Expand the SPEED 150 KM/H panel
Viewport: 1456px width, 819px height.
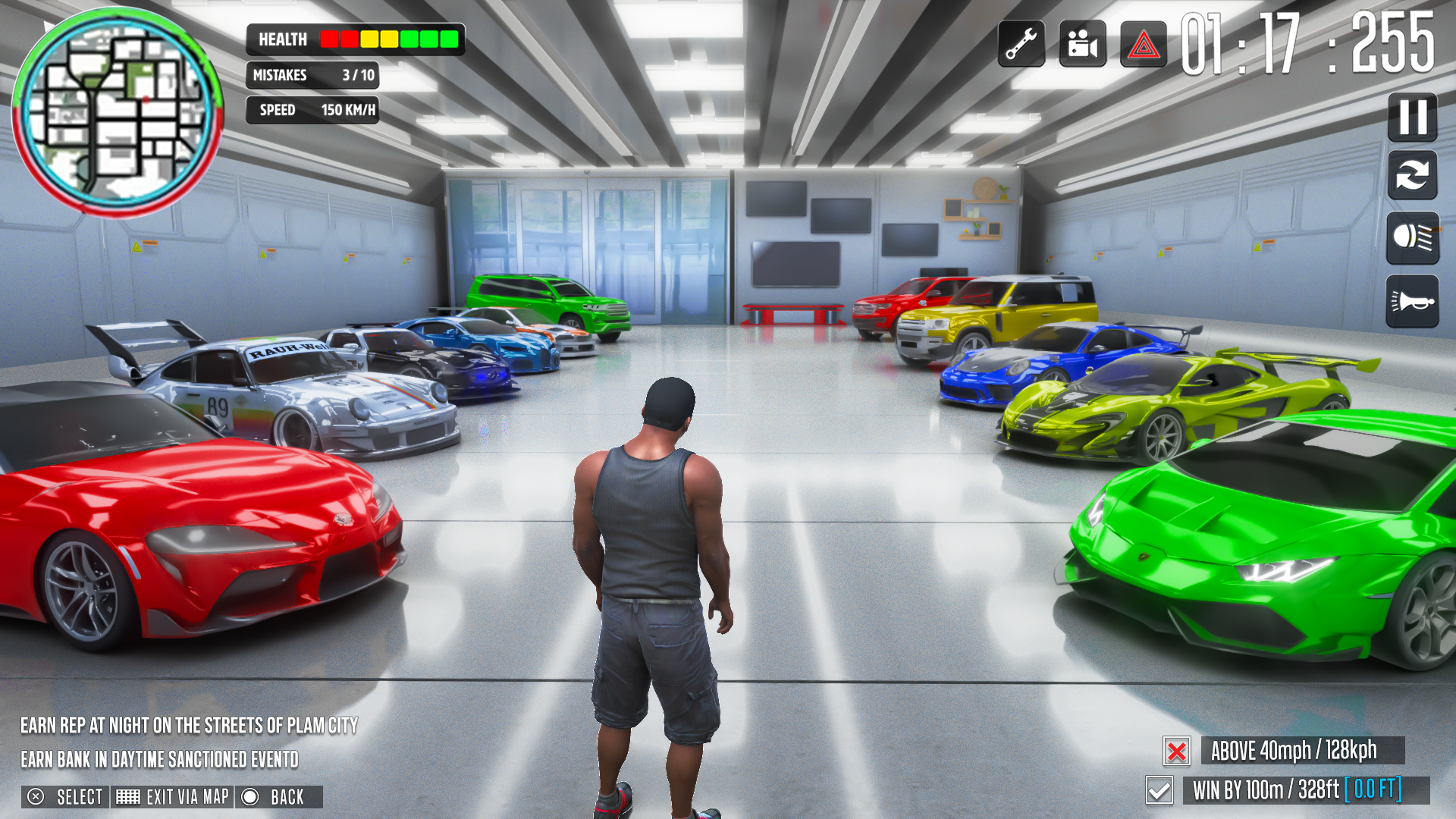pyautogui.click(x=312, y=110)
